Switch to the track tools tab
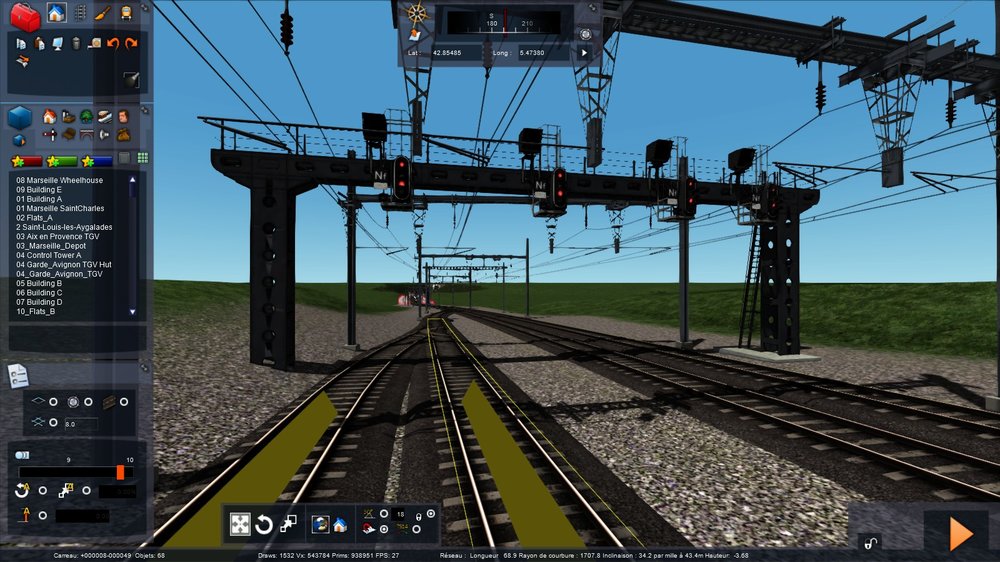 (x=80, y=13)
